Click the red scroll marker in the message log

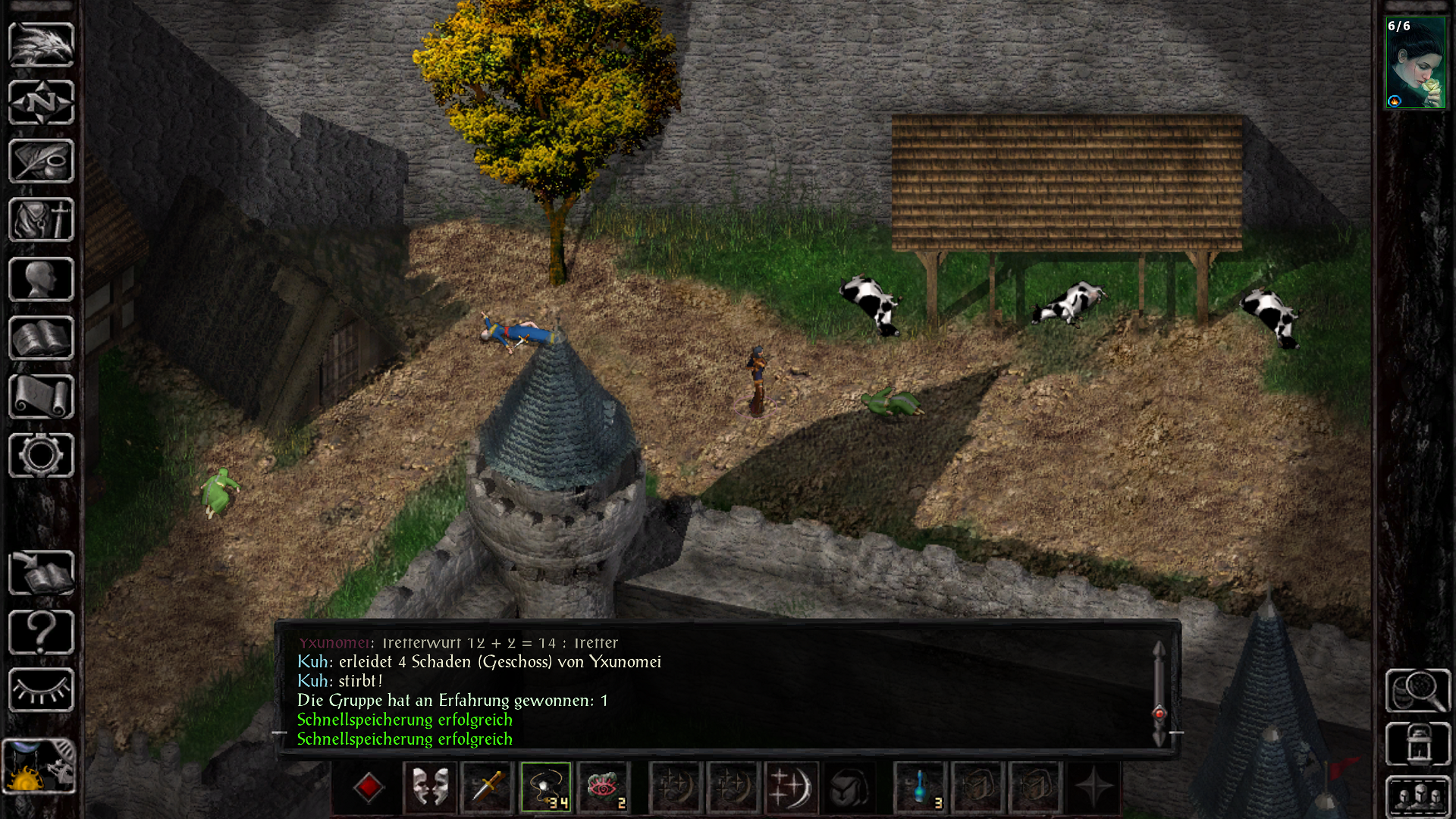click(1159, 713)
